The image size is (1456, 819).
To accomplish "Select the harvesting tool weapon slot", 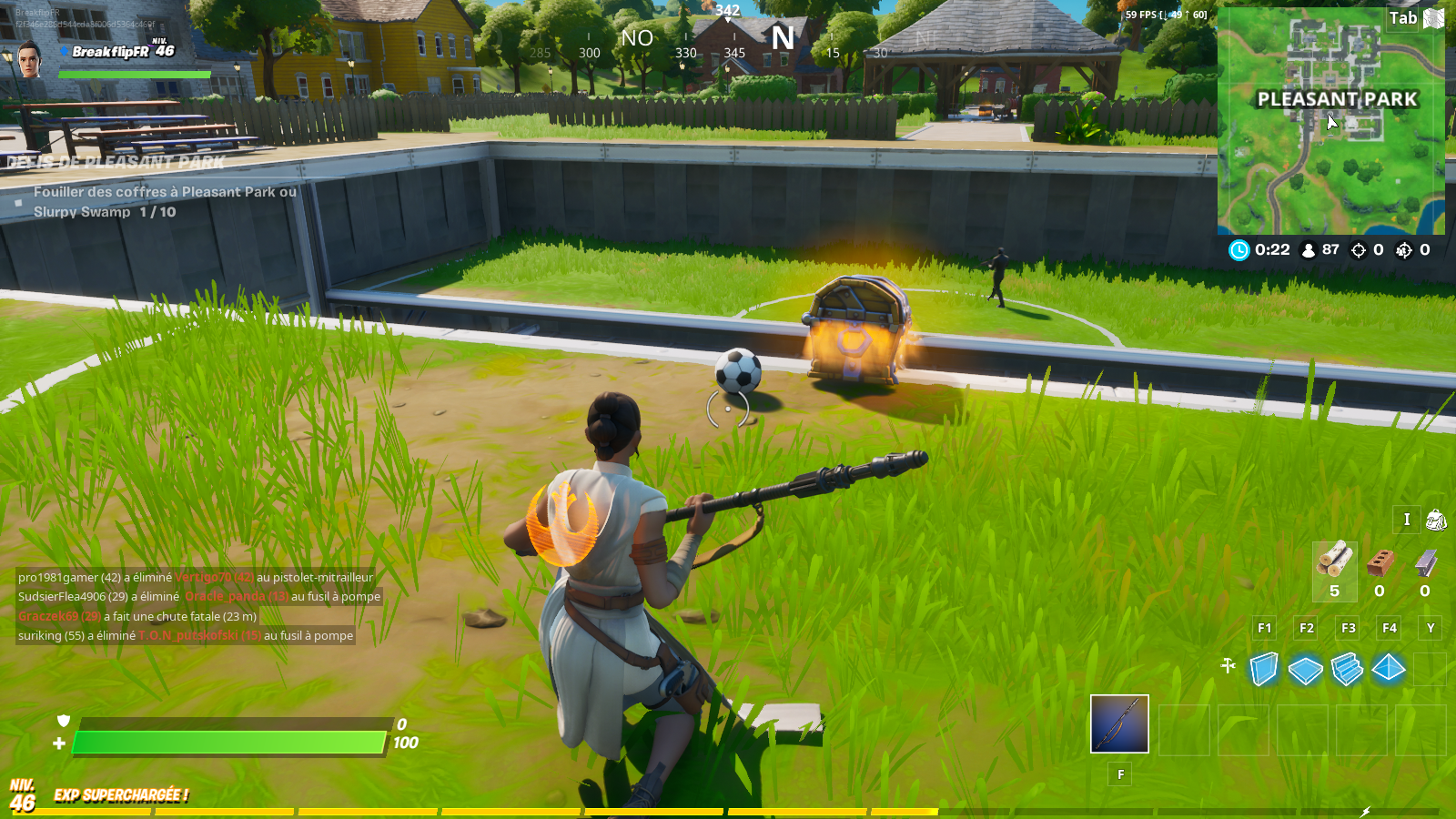I will tap(1117, 723).
